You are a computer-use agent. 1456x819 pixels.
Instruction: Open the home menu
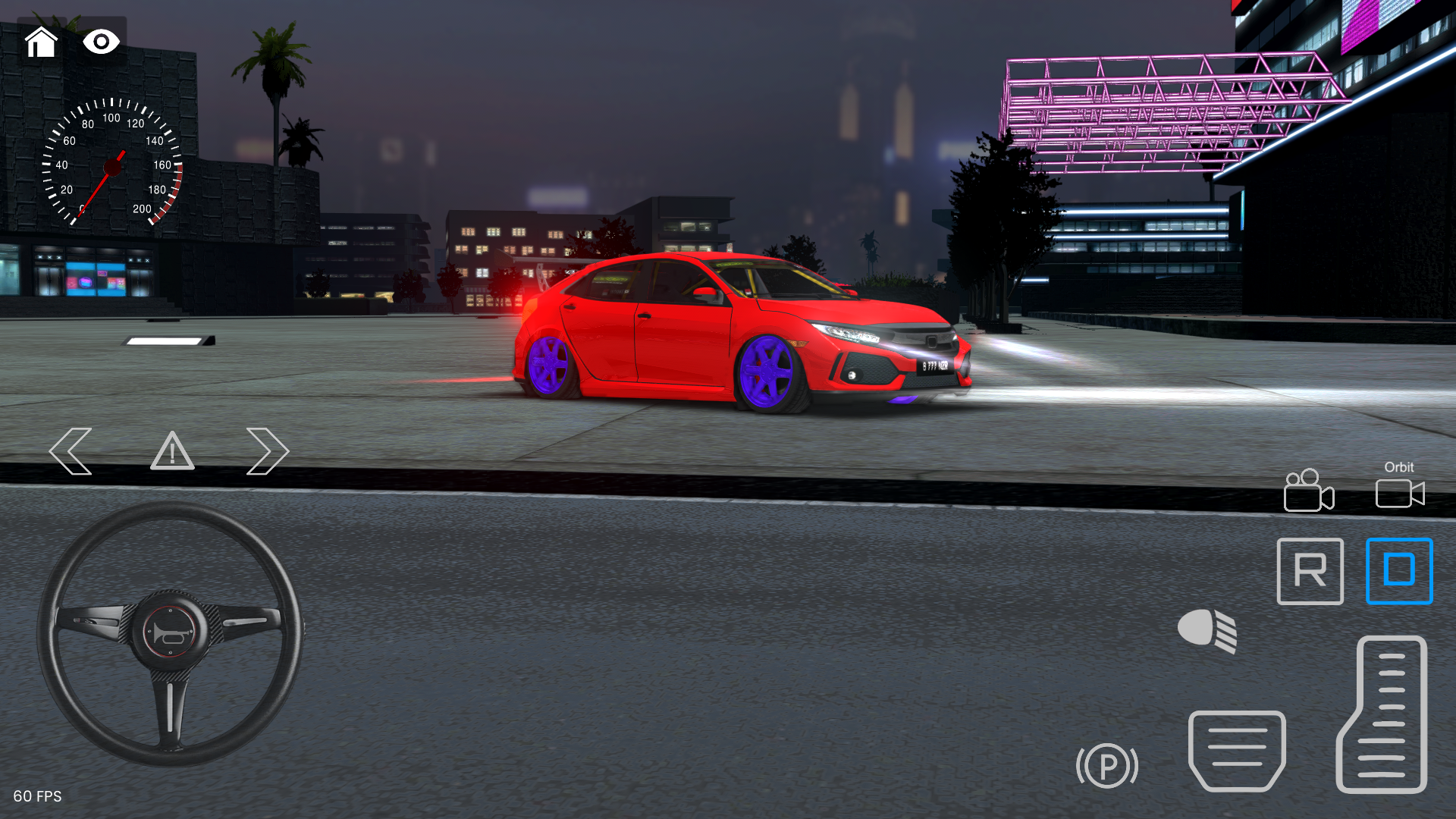42,43
